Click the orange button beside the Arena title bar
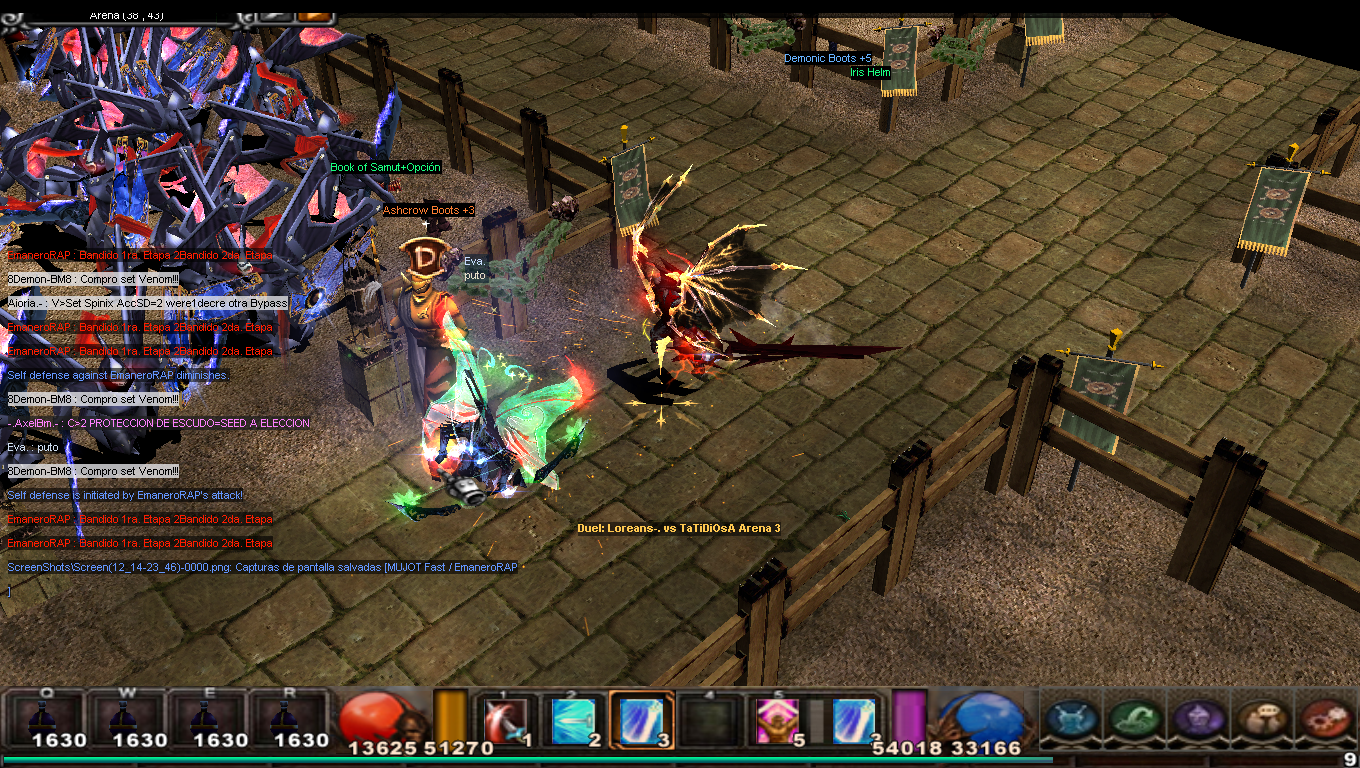This screenshot has width=1360, height=768. click(x=314, y=15)
